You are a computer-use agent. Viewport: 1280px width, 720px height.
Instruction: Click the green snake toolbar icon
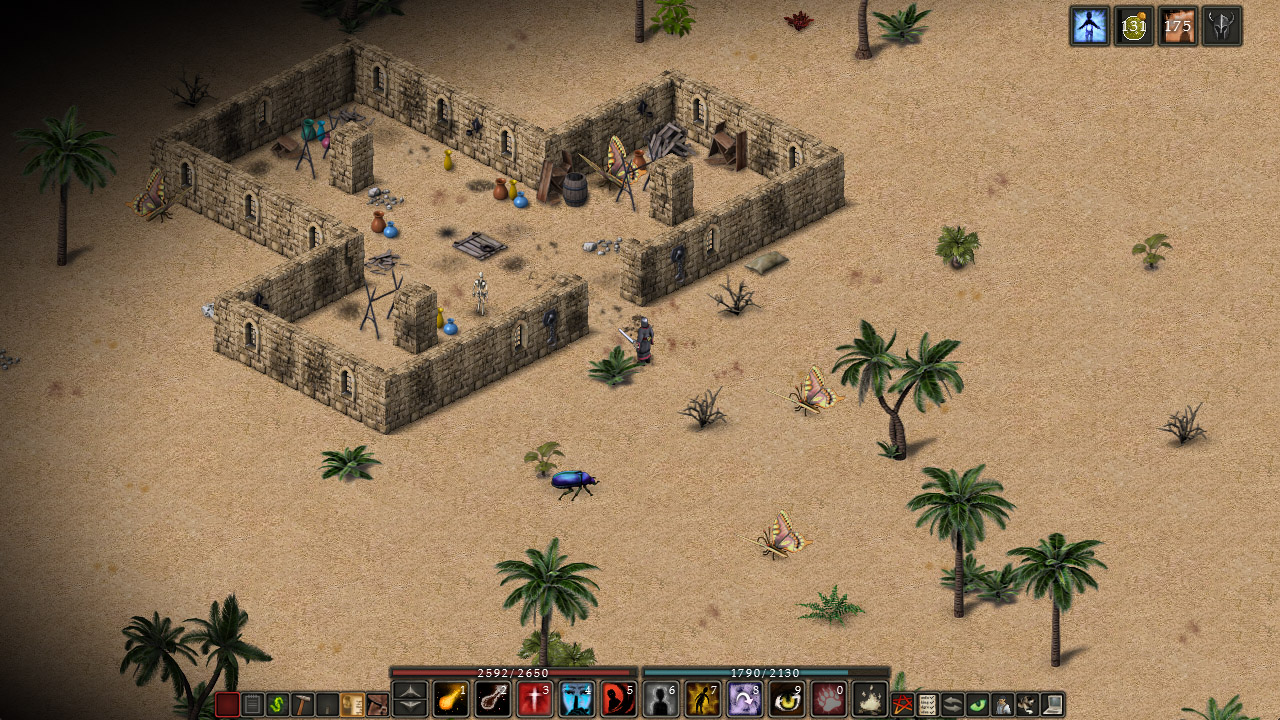coord(277,705)
